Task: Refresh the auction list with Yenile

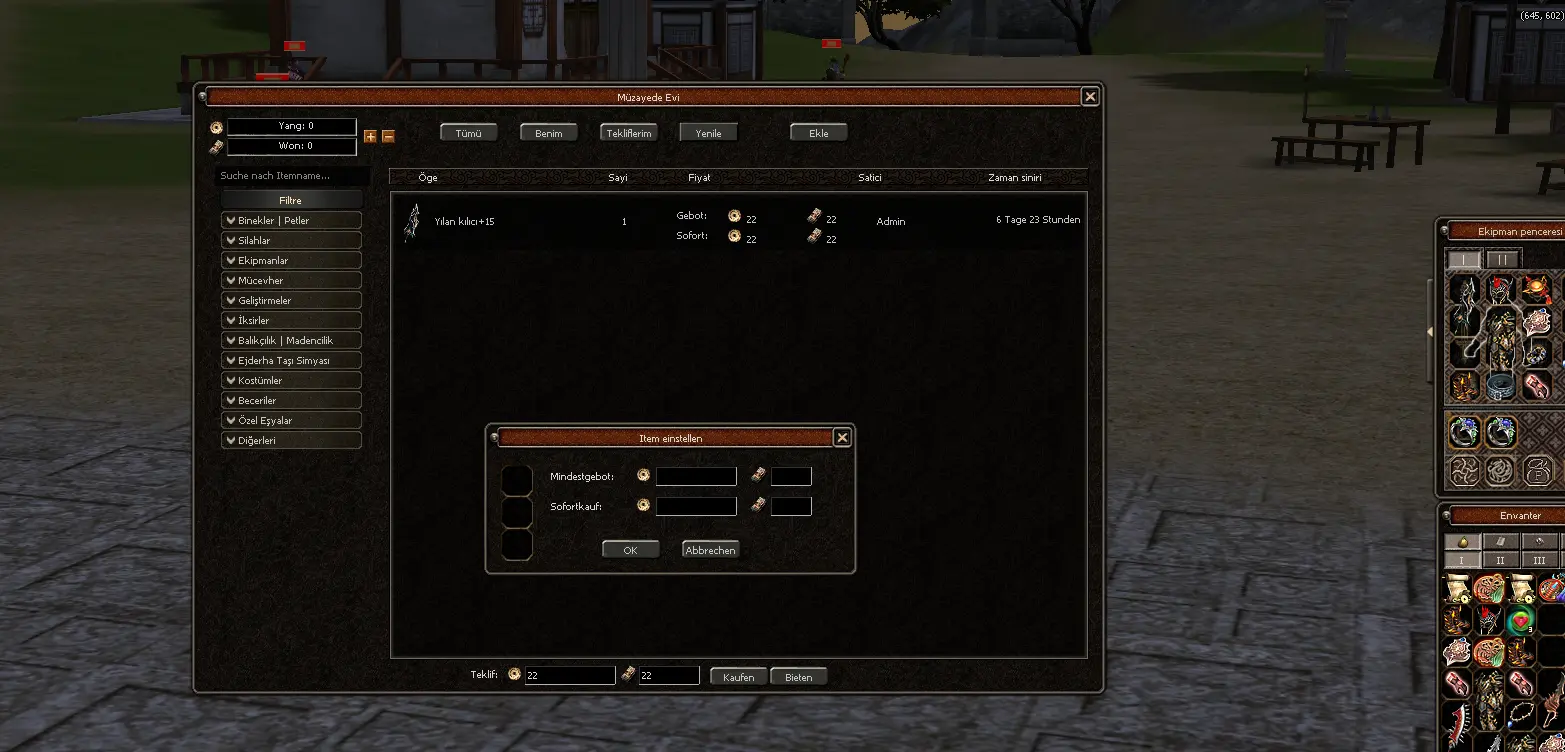Action: coord(708,133)
